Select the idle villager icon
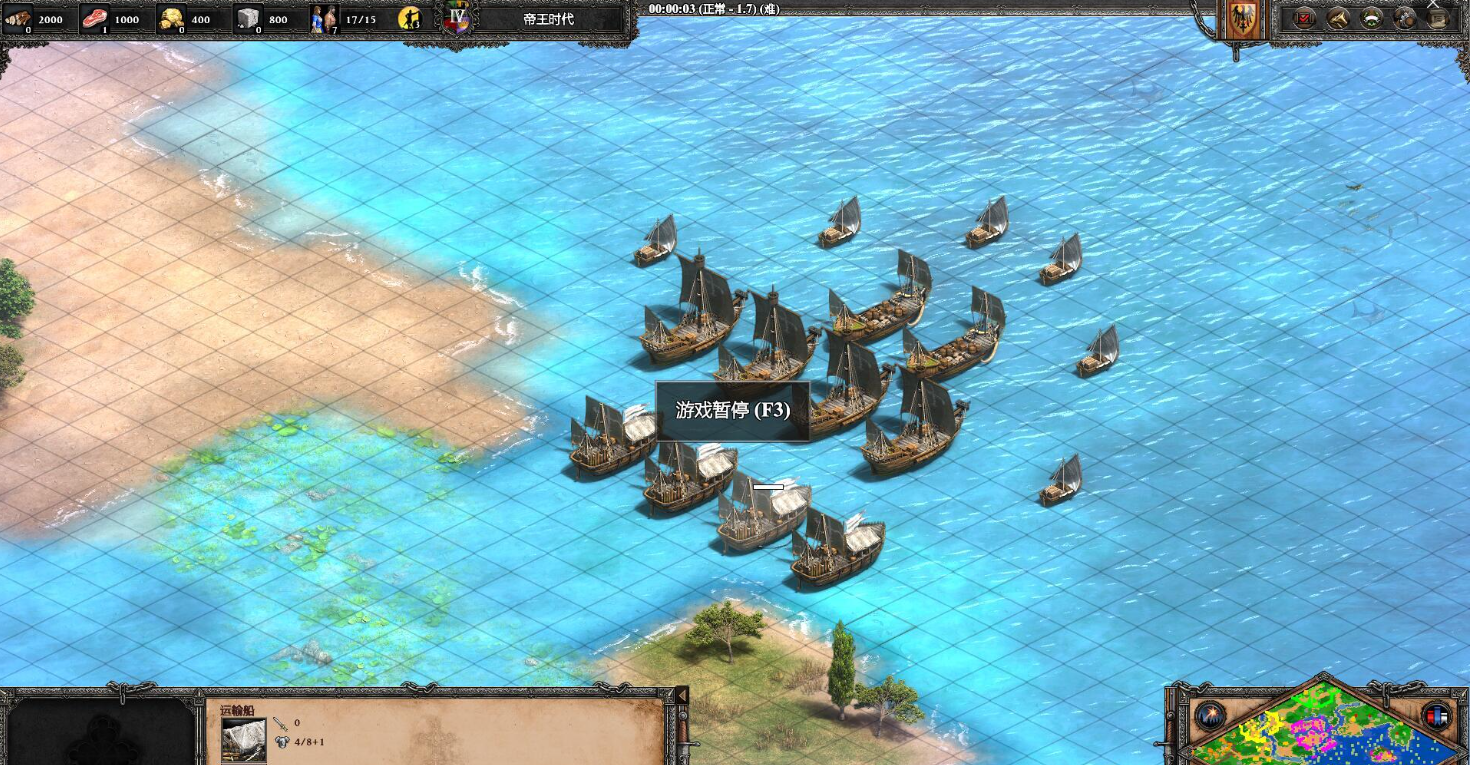Screen dimensions: 1470x765 pyautogui.click(x=409, y=19)
